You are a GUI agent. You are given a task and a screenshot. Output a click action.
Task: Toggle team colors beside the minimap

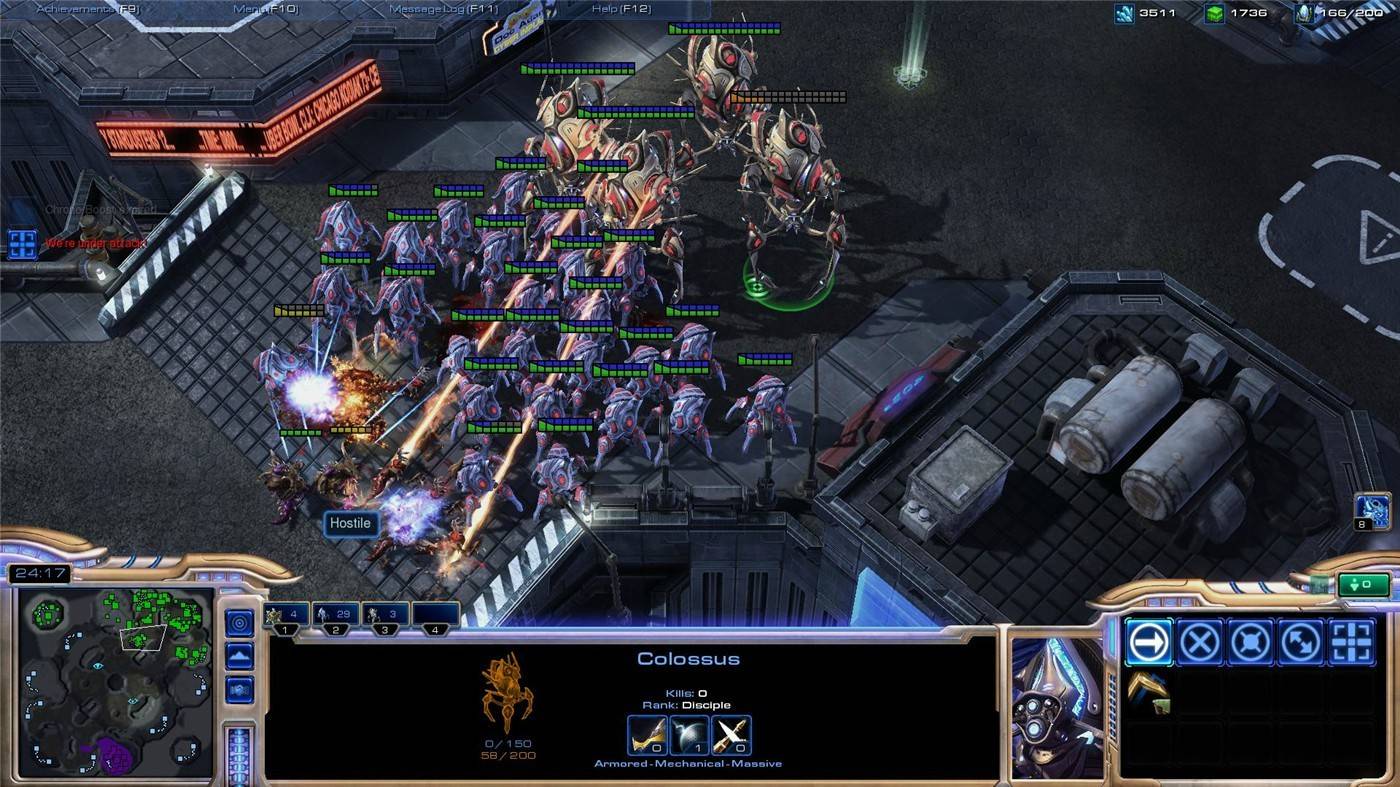point(239,688)
